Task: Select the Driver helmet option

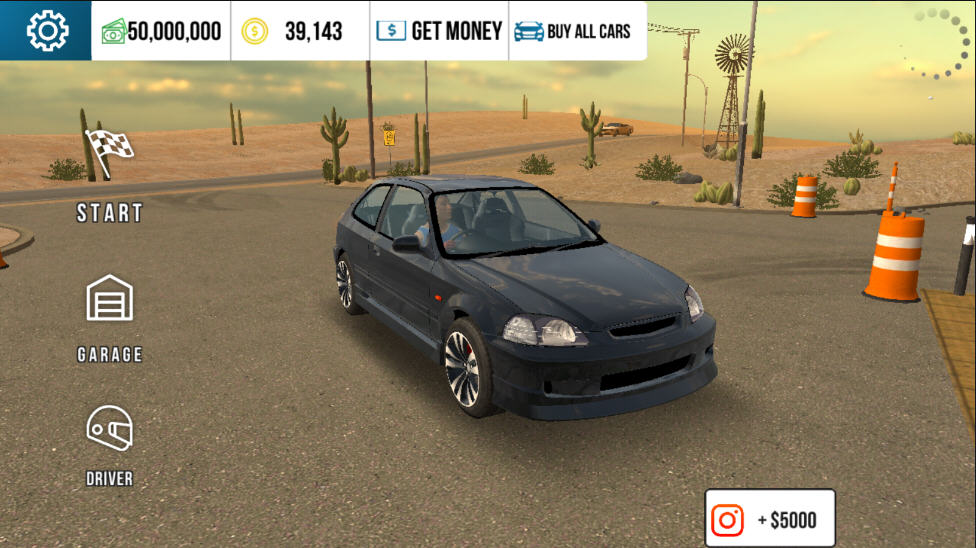Action: (x=110, y=445)
